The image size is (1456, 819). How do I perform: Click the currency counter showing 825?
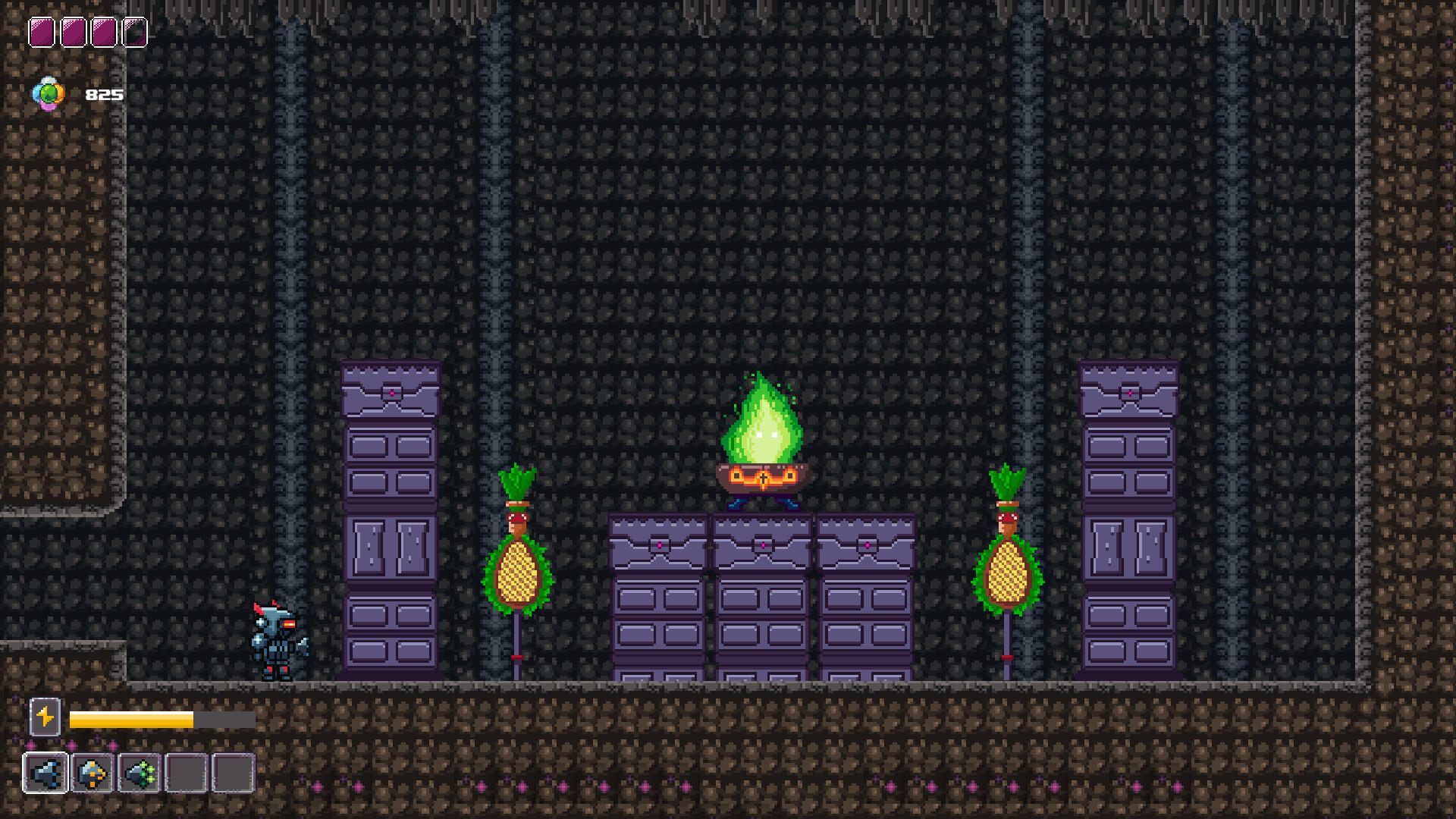[106, 95]
